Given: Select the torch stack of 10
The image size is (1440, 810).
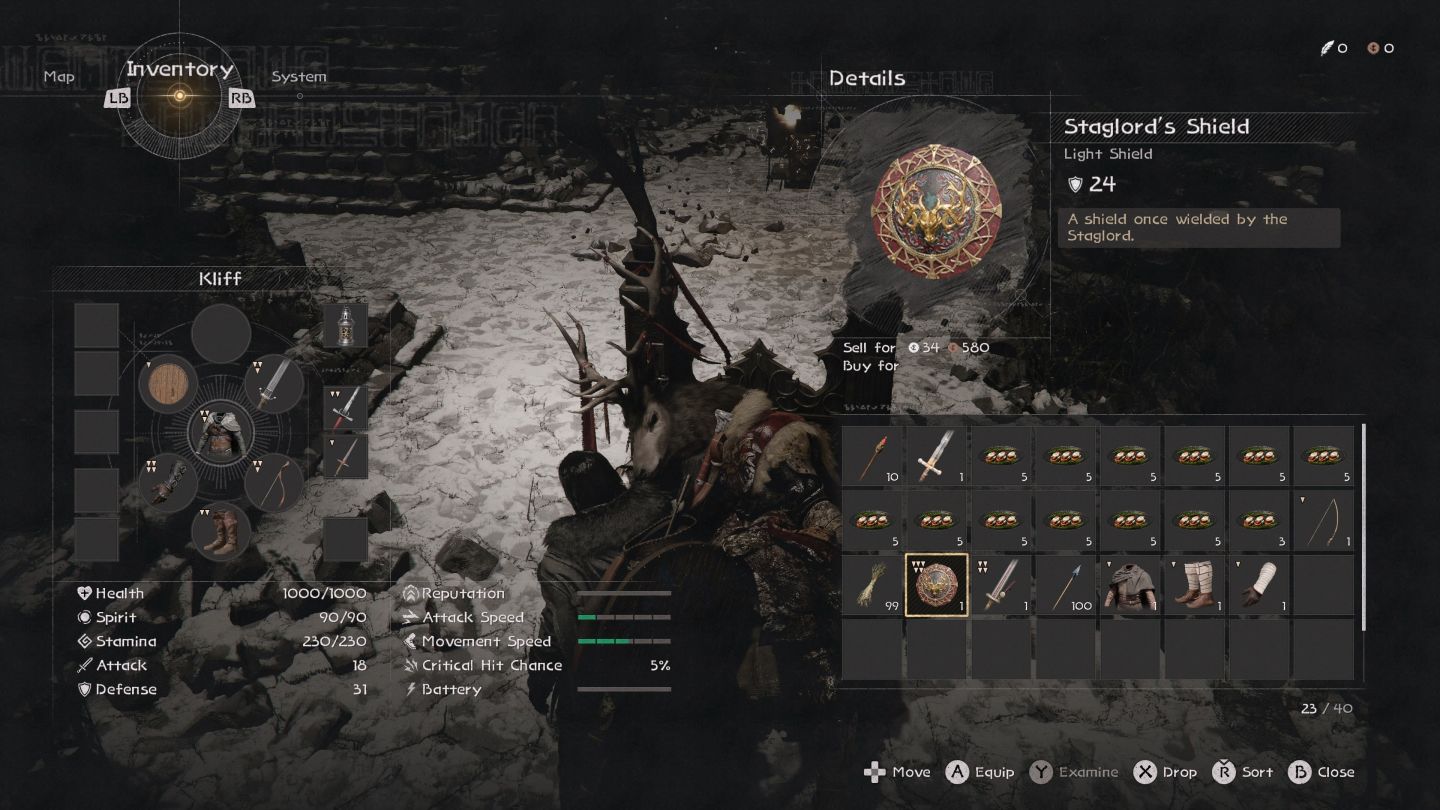Looking at the screenshot, I should click(x=872, y=457).
